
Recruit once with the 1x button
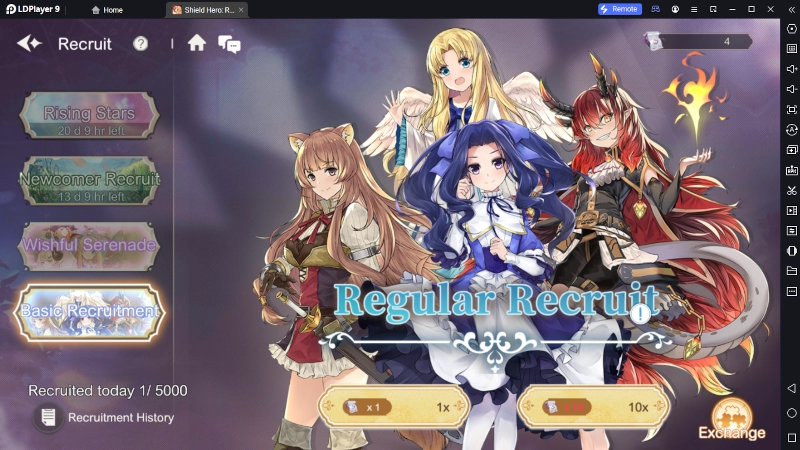[393, 408]
